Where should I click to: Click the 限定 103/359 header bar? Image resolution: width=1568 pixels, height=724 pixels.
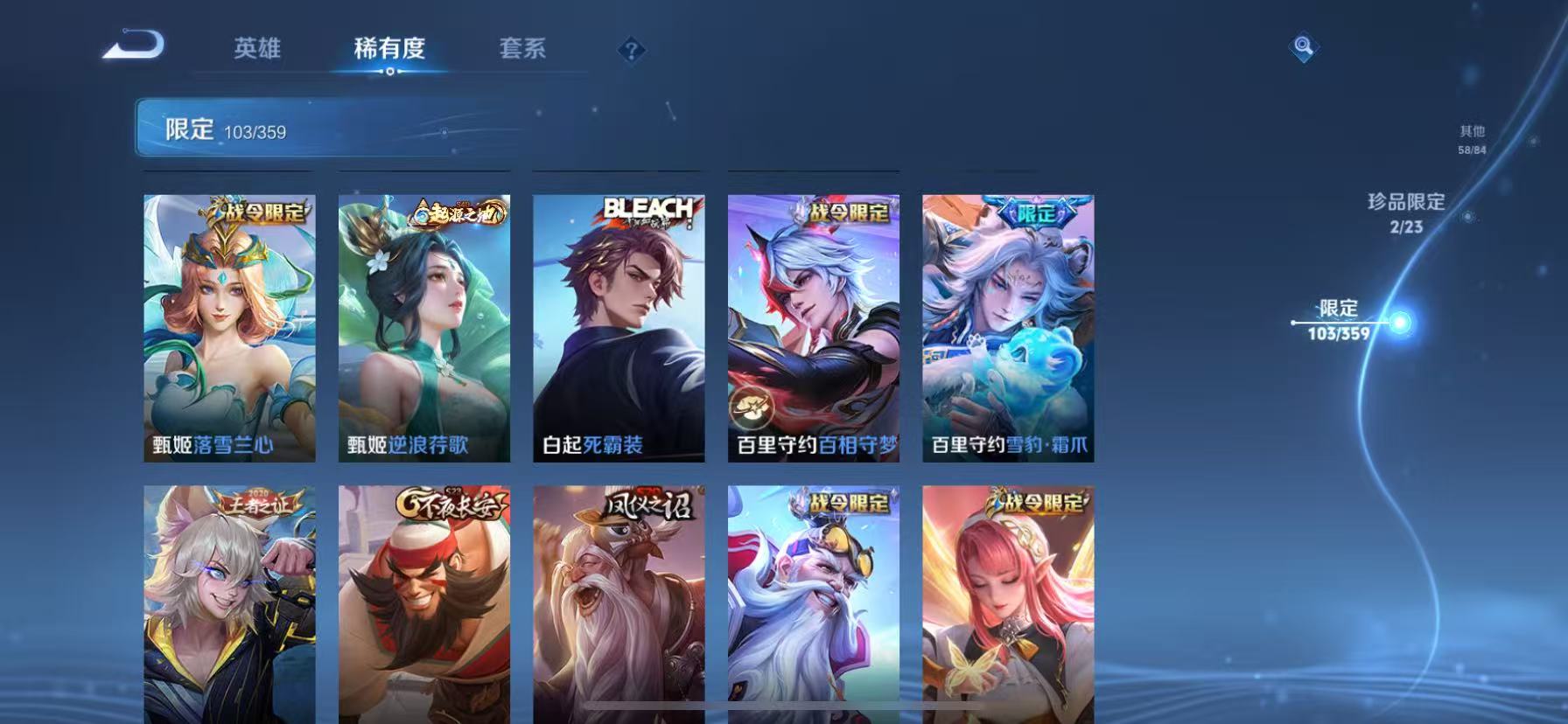[324, 128]
